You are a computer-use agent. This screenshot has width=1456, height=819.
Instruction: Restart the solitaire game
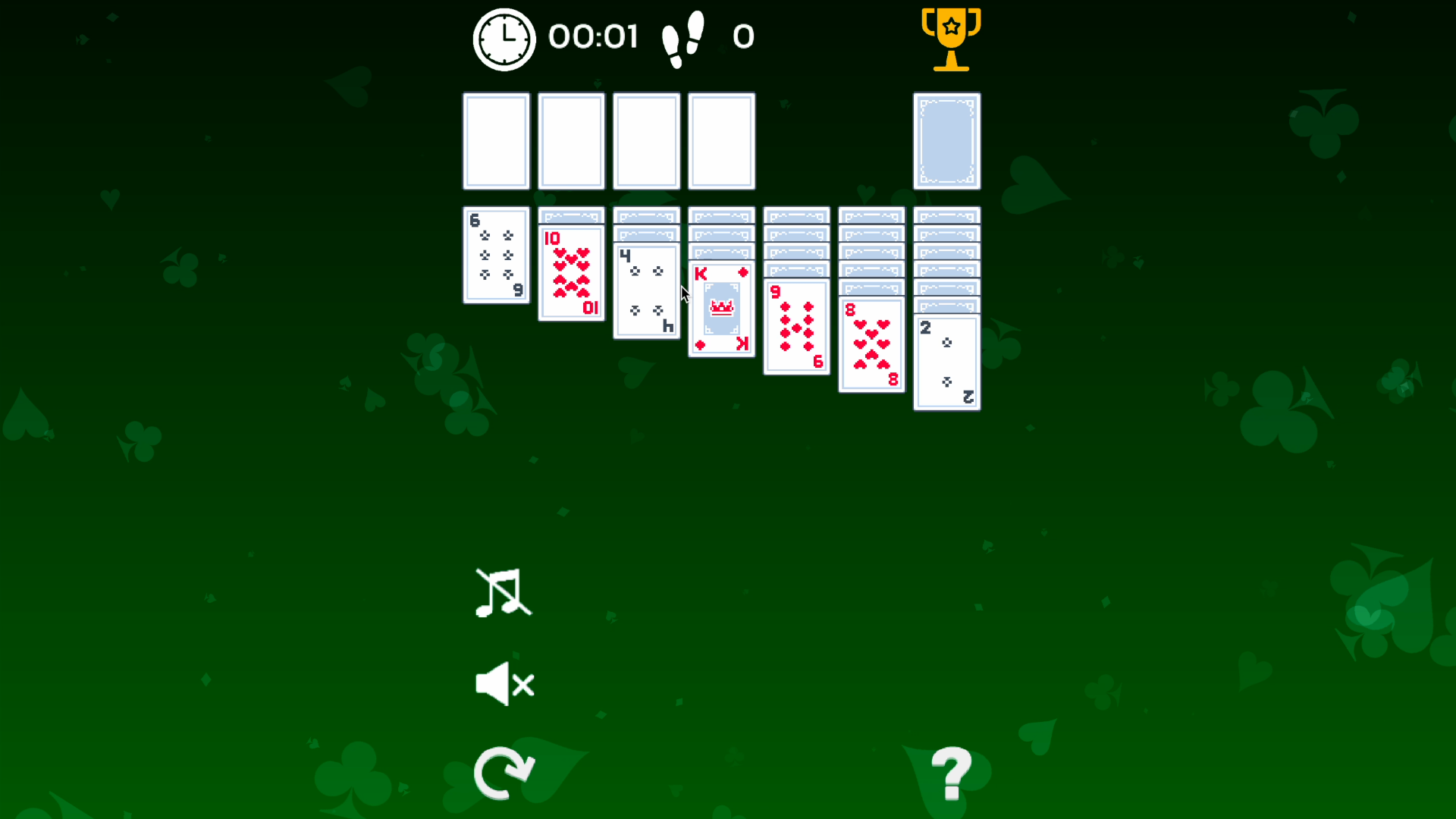(504, 772)
